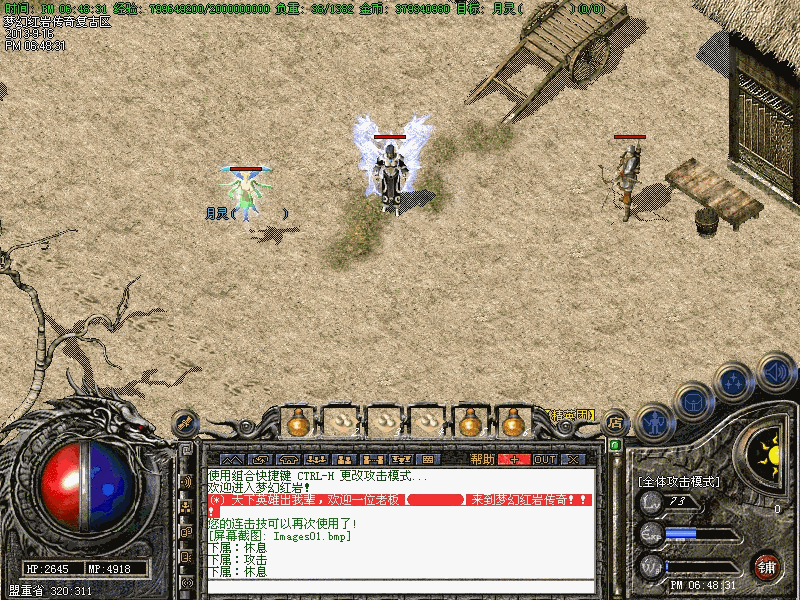Use the potion in belt slot 6
800x600 pixels.
tap(514, 423)
